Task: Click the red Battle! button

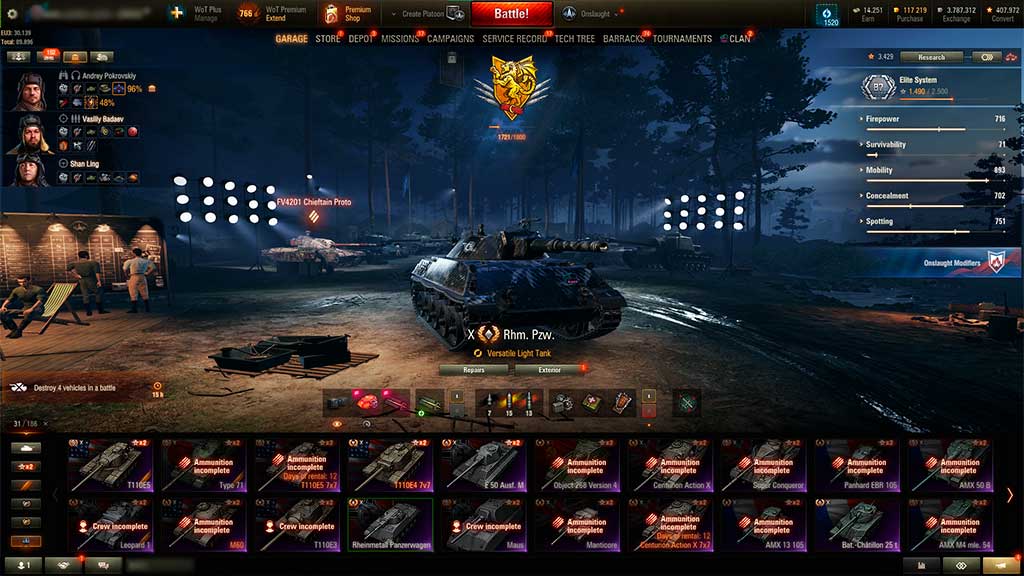Action: (511, 14)
